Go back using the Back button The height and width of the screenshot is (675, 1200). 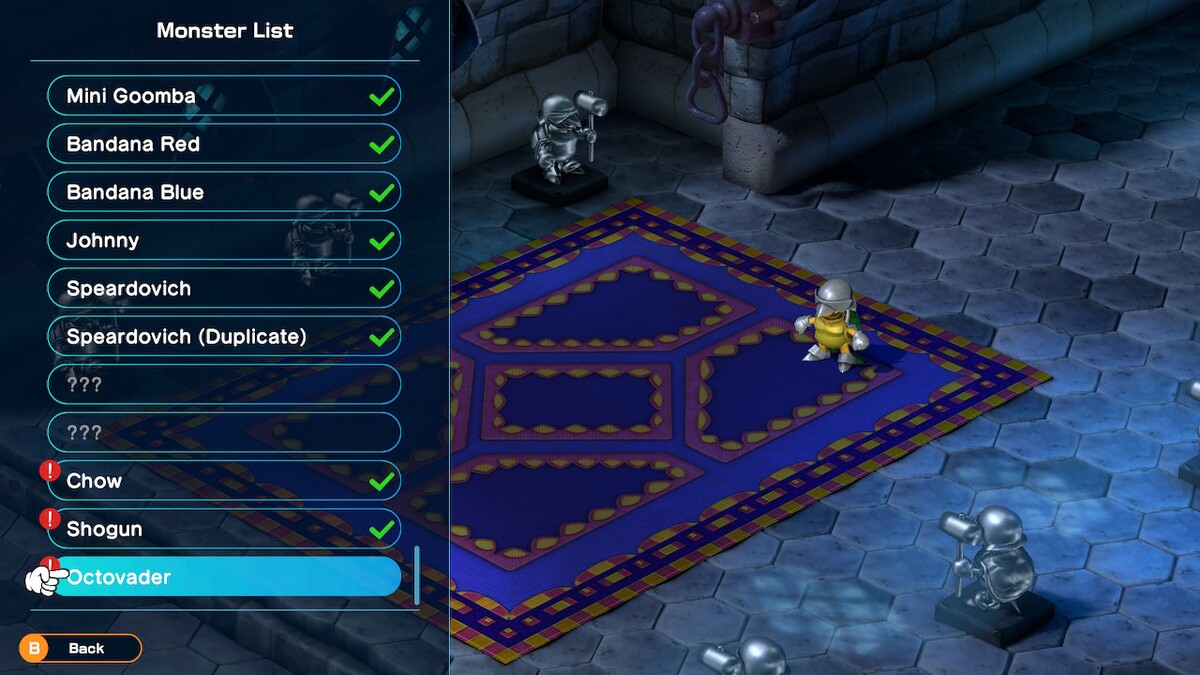point(80,648)
